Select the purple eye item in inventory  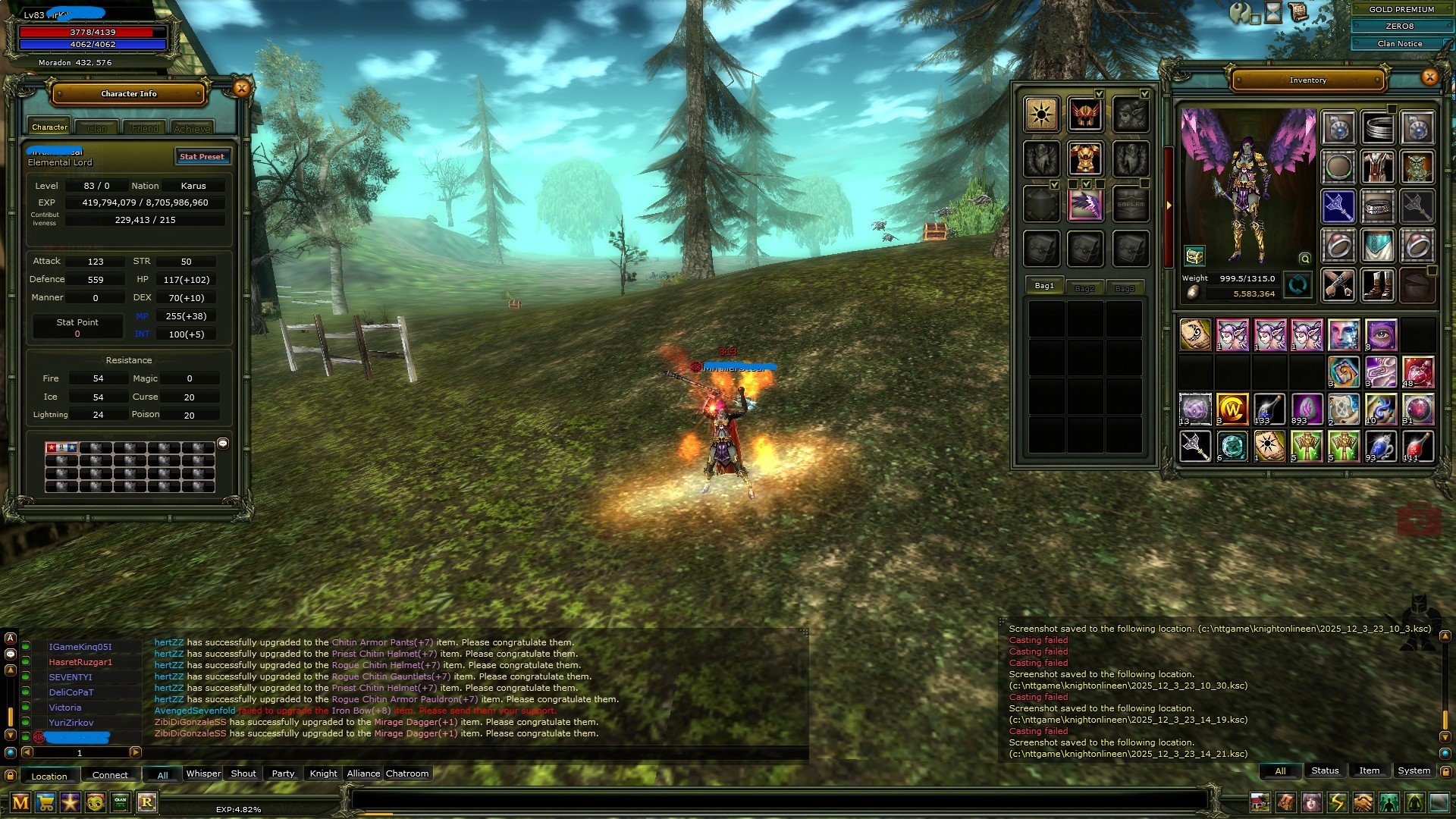click(x=1381, y=334)
